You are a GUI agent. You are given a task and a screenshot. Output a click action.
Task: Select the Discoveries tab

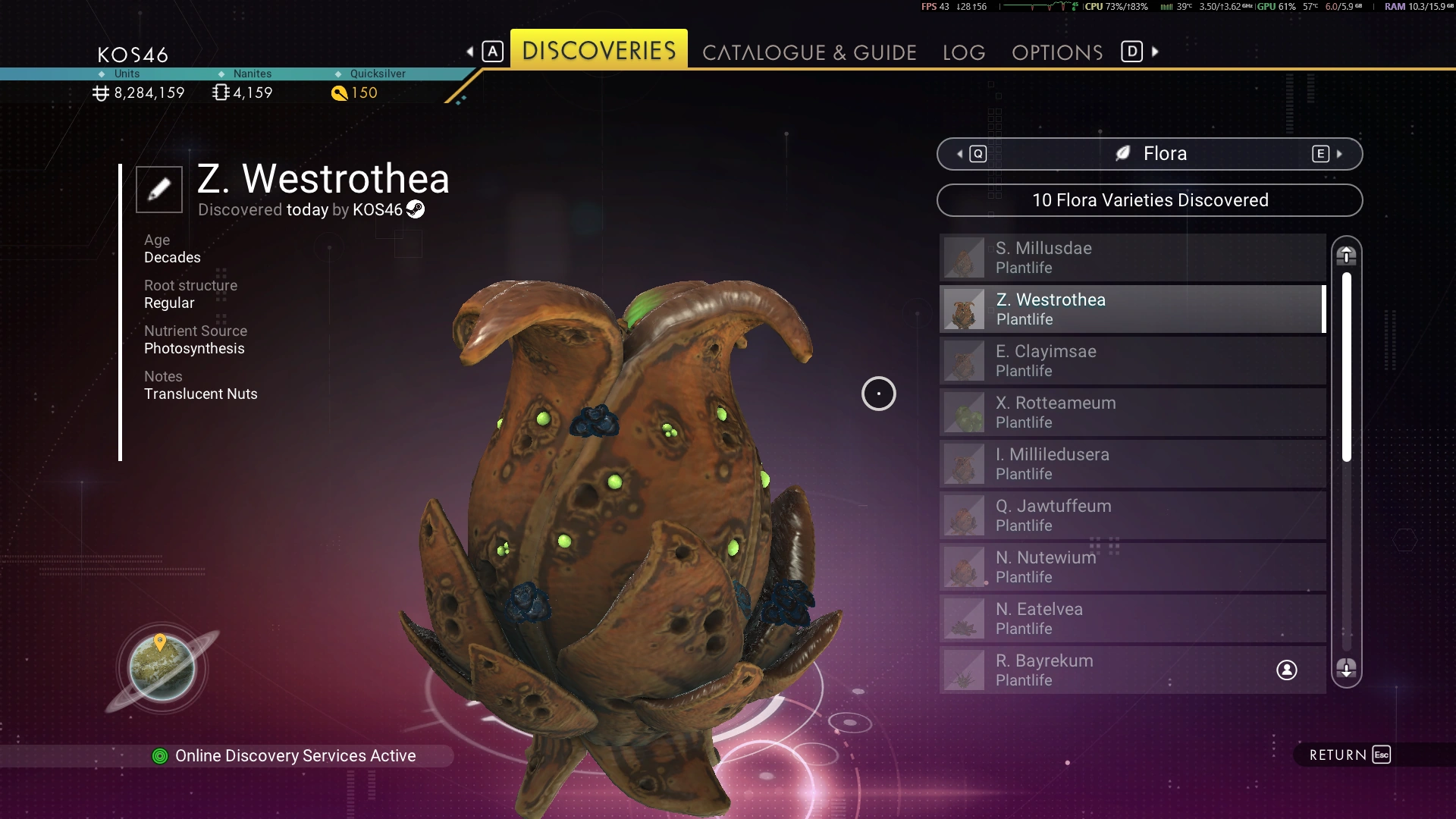[598, 50]
